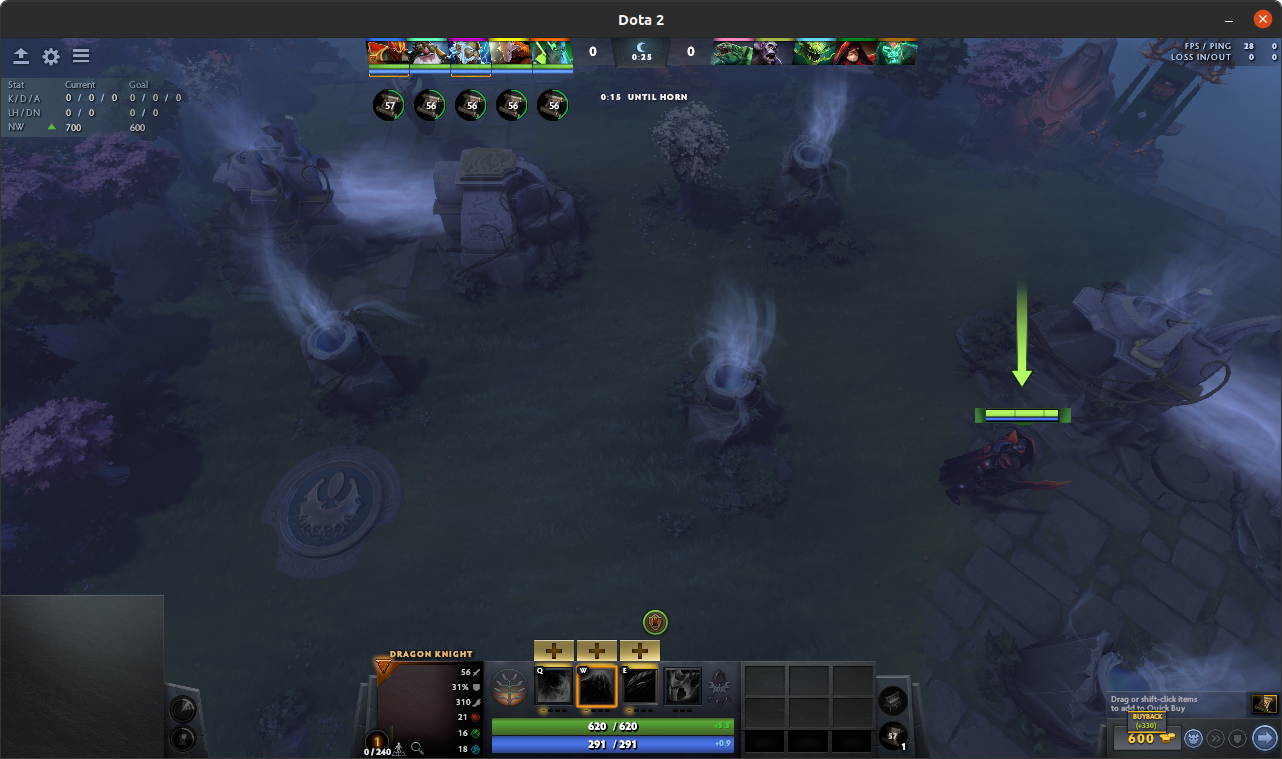Click the Town Portal Scroll in Quick Buy
The image size is (1282, 759).
[1265, 704]
